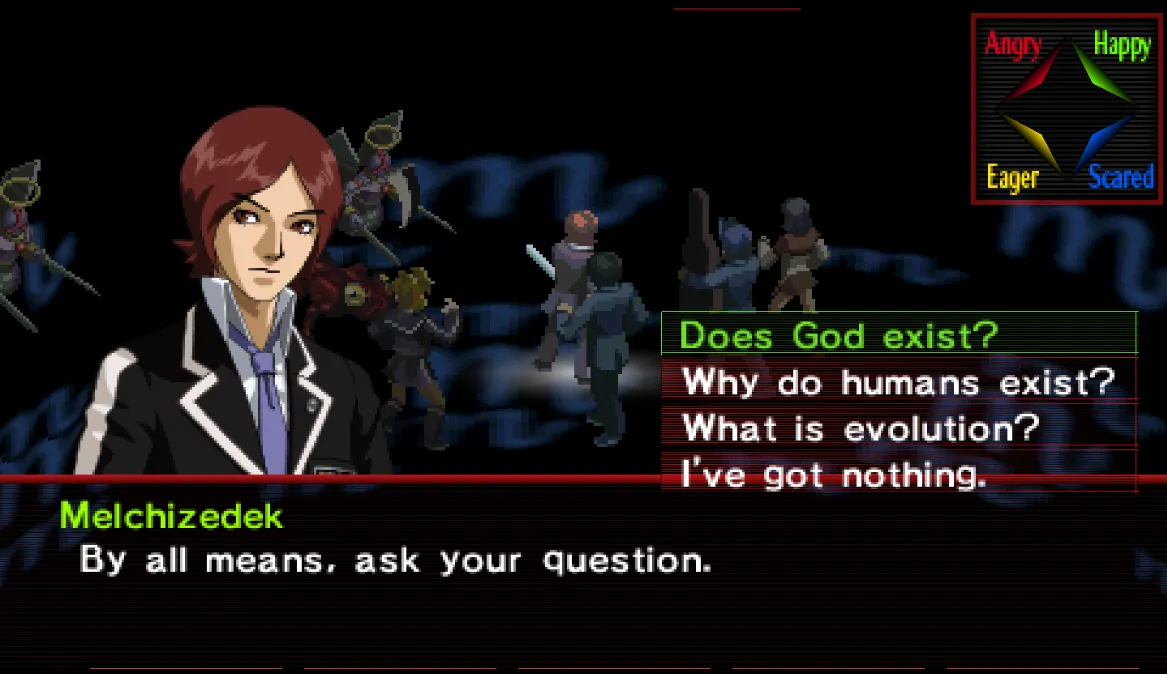Choose "Why do humans exist?" question
Image resolution: width=1167 pixels, height=674 pixels.
[897, 381]
